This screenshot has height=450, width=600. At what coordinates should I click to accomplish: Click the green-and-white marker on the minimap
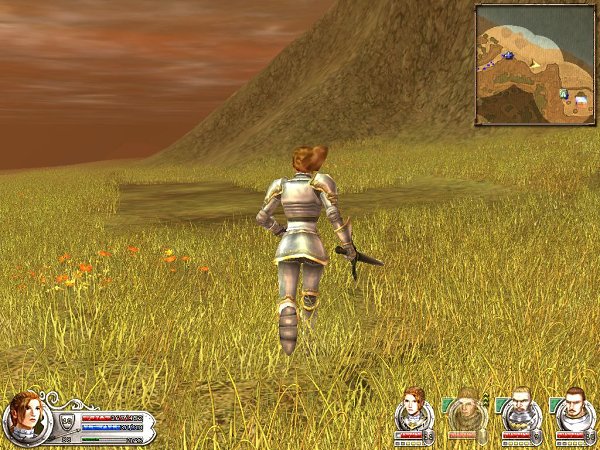[x=563, y=94]
